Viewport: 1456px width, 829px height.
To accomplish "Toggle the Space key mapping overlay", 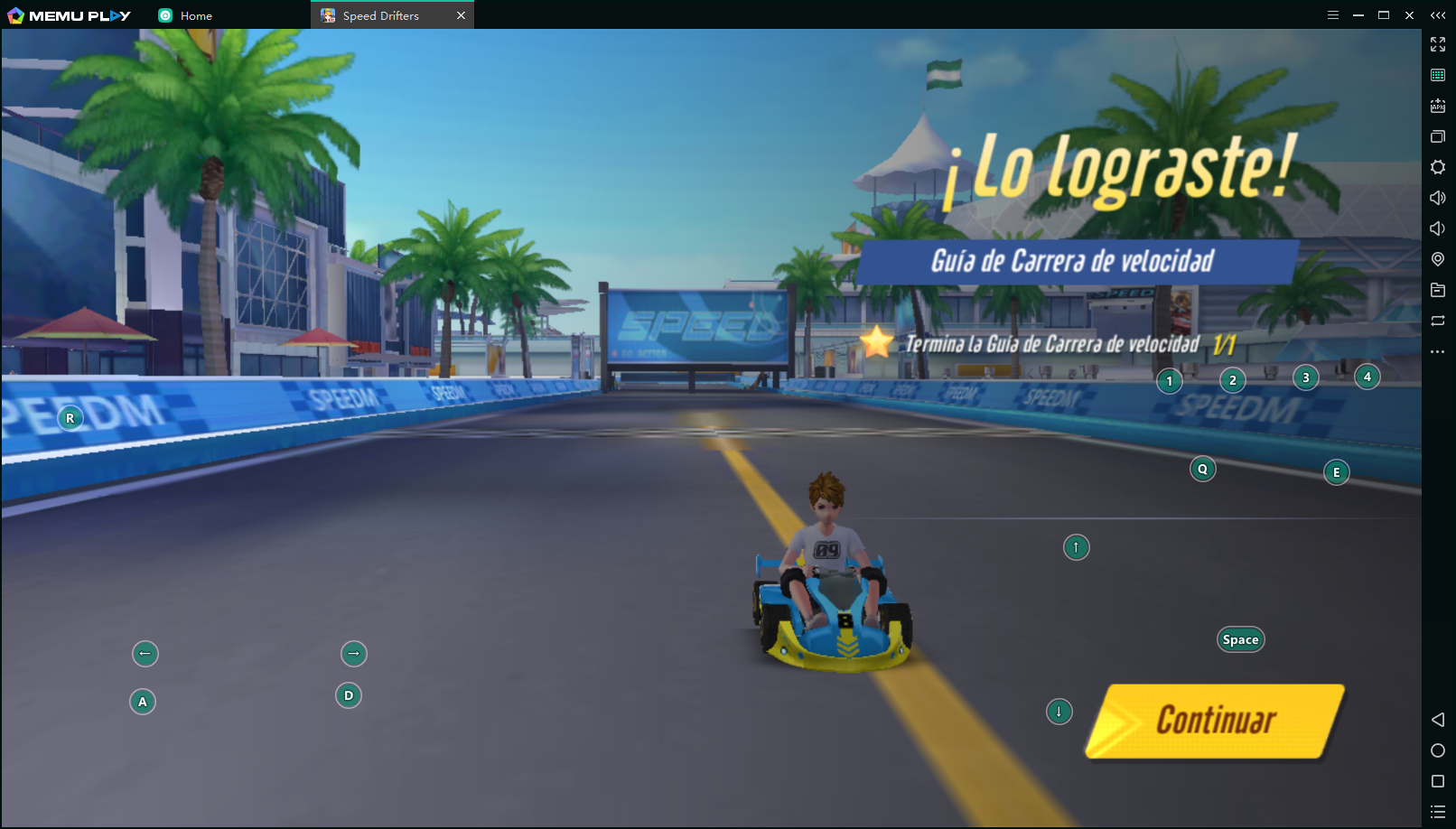I will 1240,638.
